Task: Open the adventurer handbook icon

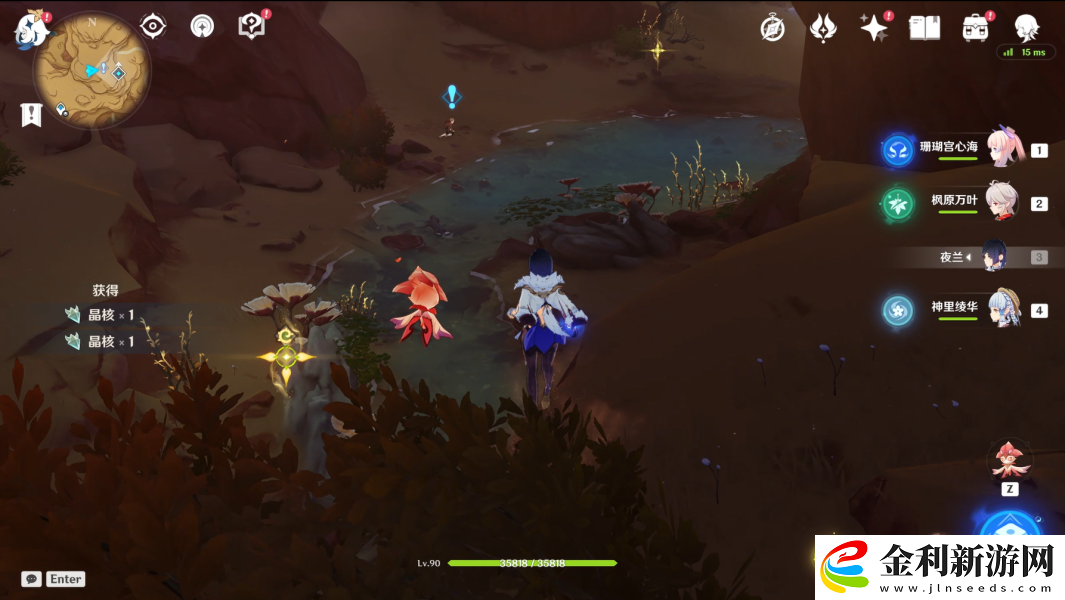Action: (924, 28)
